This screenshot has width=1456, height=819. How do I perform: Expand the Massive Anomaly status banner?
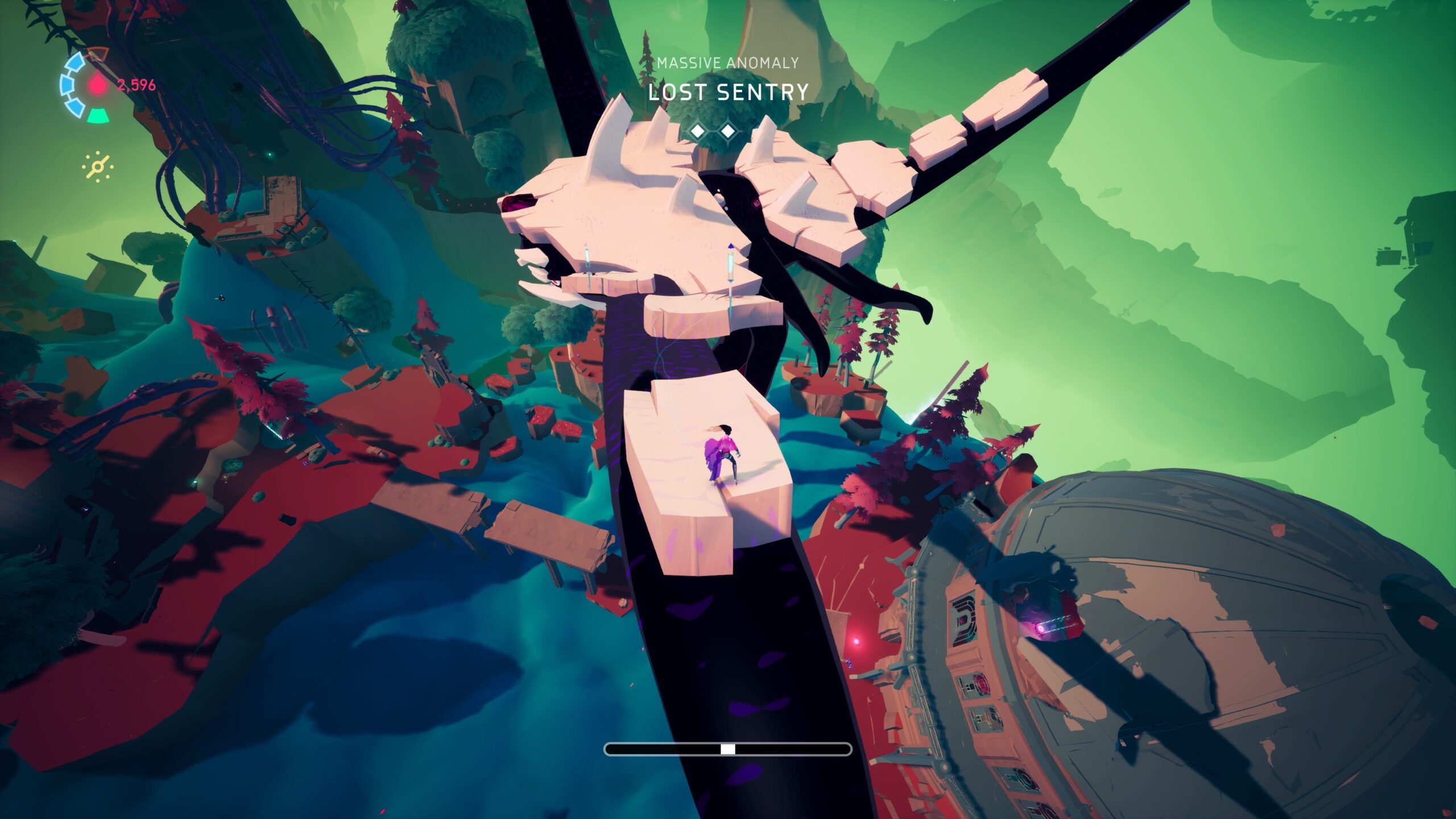[728, 63]
